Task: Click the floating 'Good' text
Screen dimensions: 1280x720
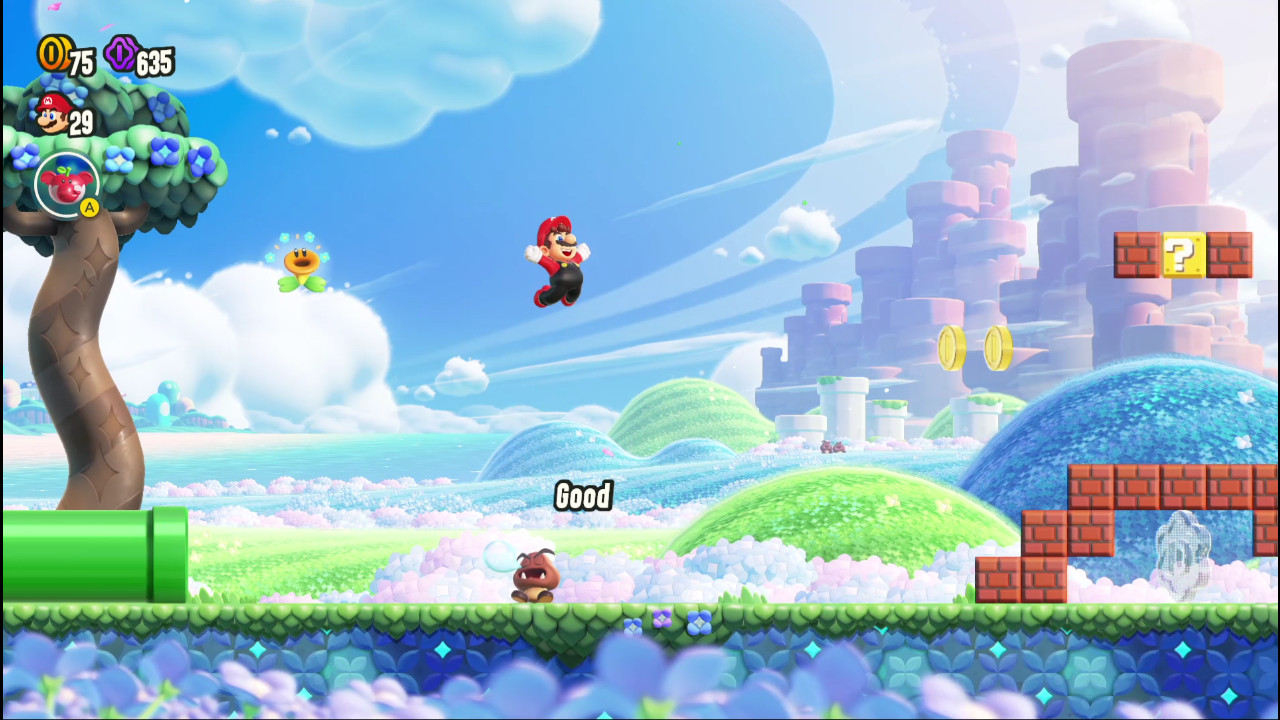Action: [585, 496]
